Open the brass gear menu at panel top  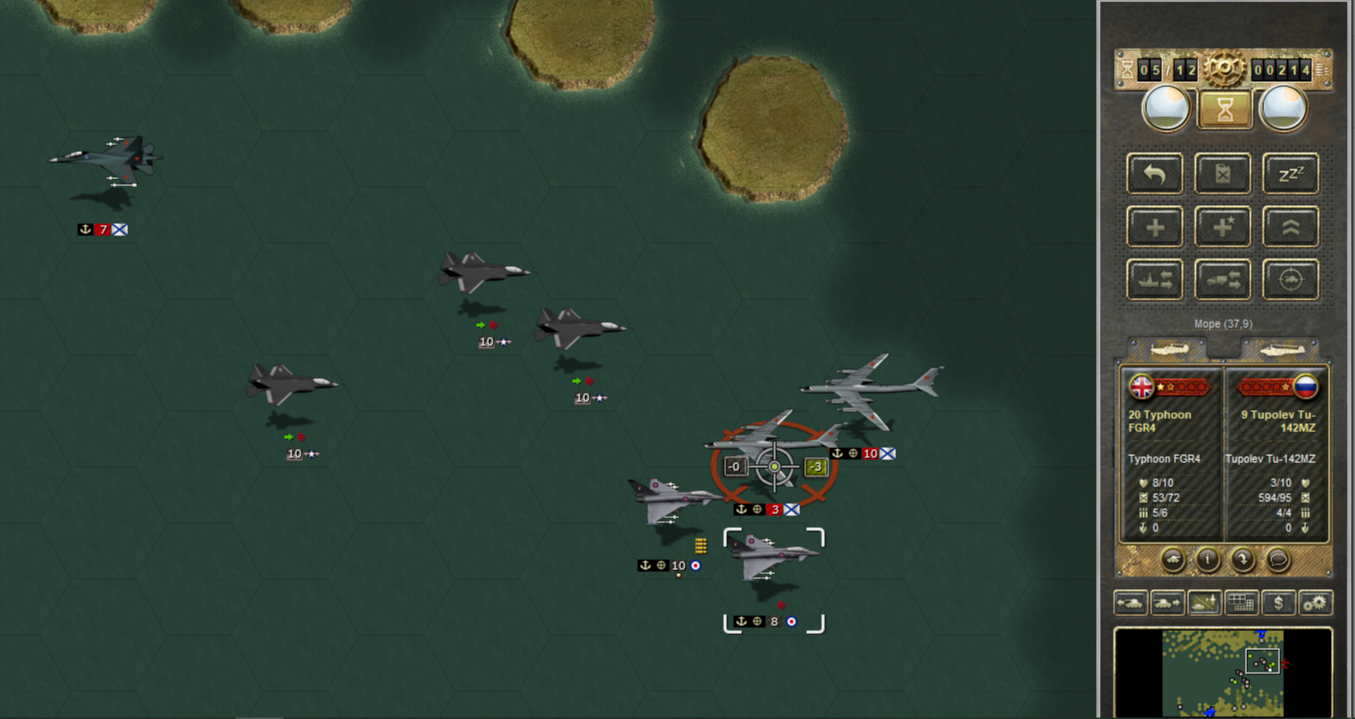(1224, 69)
